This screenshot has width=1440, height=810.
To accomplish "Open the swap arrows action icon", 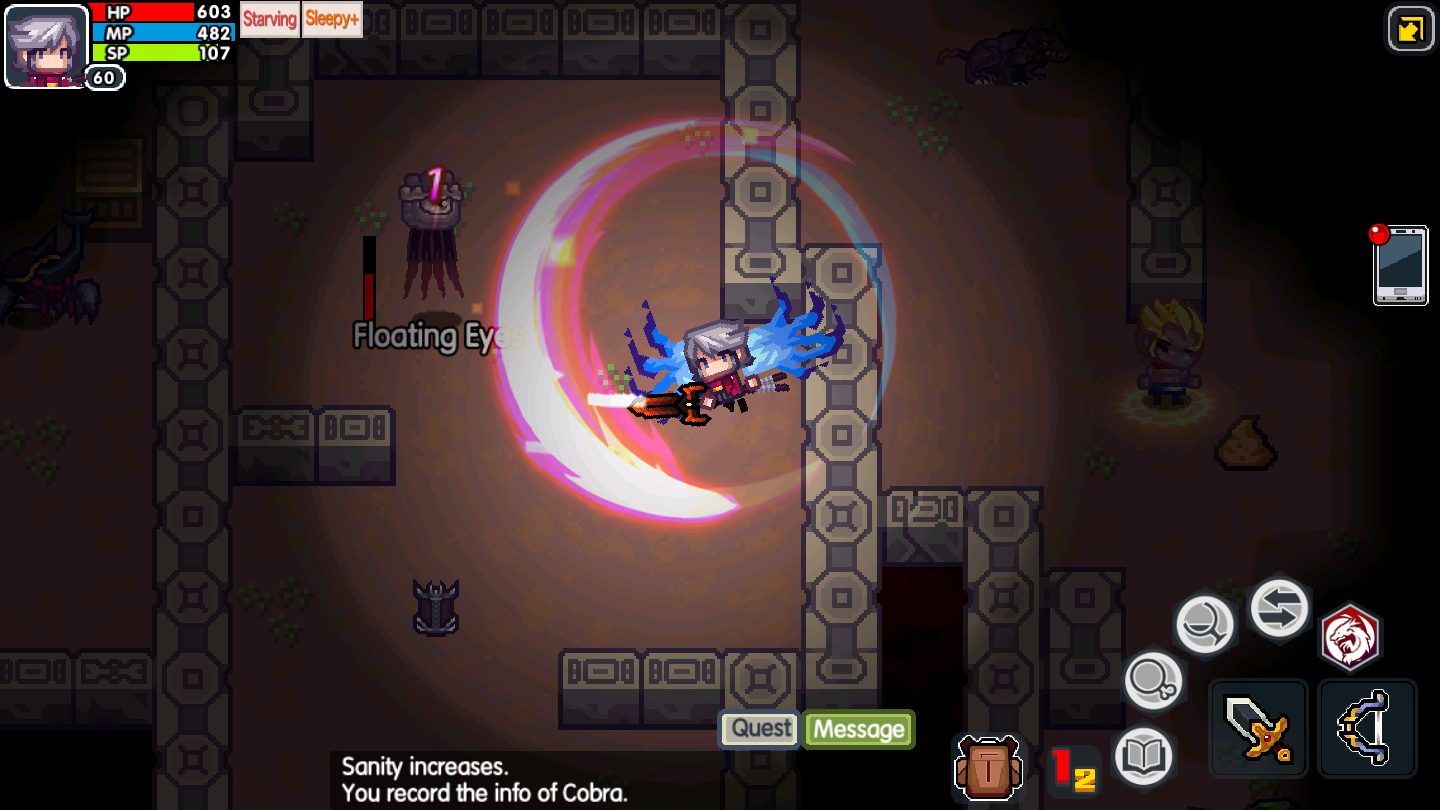I will pos(1278,608).
